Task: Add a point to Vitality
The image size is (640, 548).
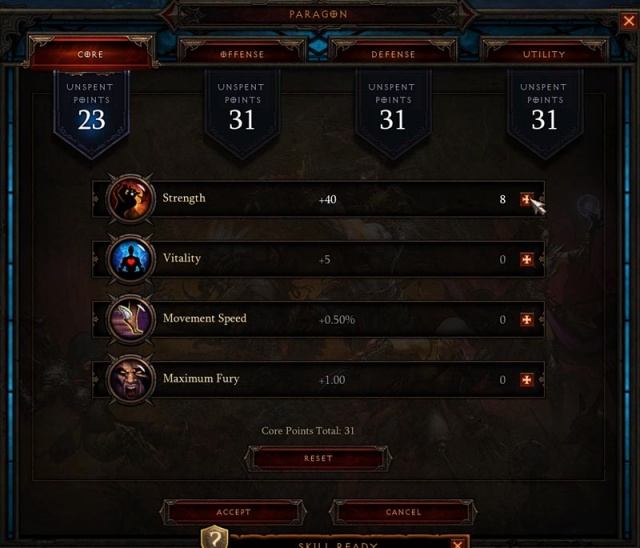Action: (x=527, y=260)
